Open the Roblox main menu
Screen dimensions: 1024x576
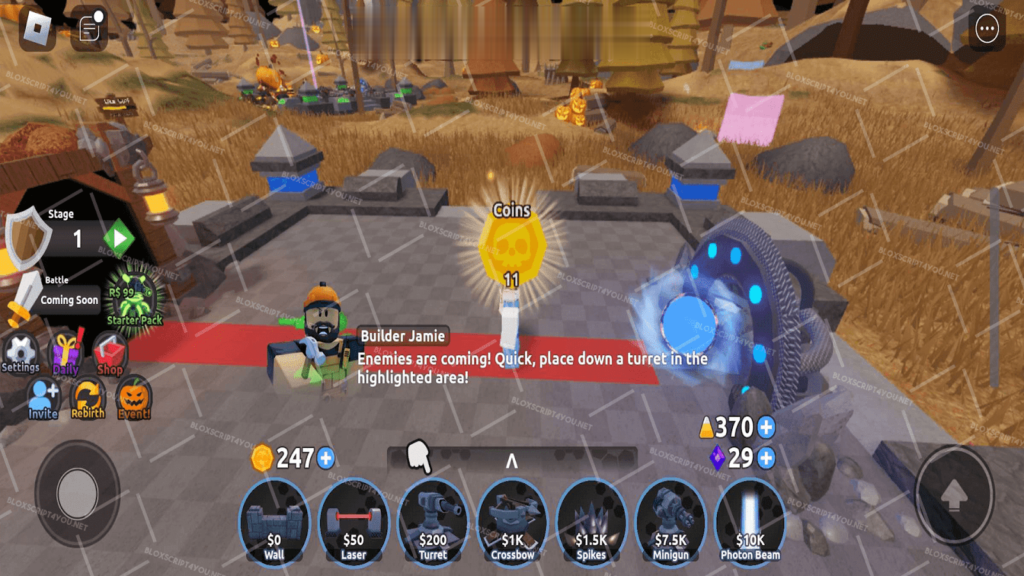pos(39,29)
